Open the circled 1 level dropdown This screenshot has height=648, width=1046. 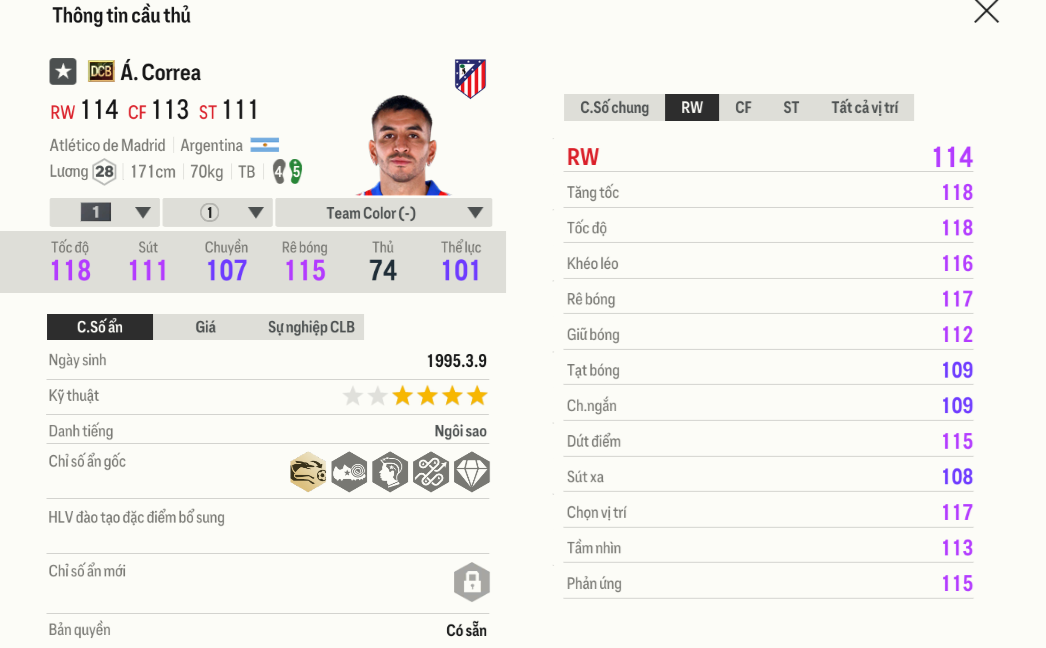tap(218, 213)
